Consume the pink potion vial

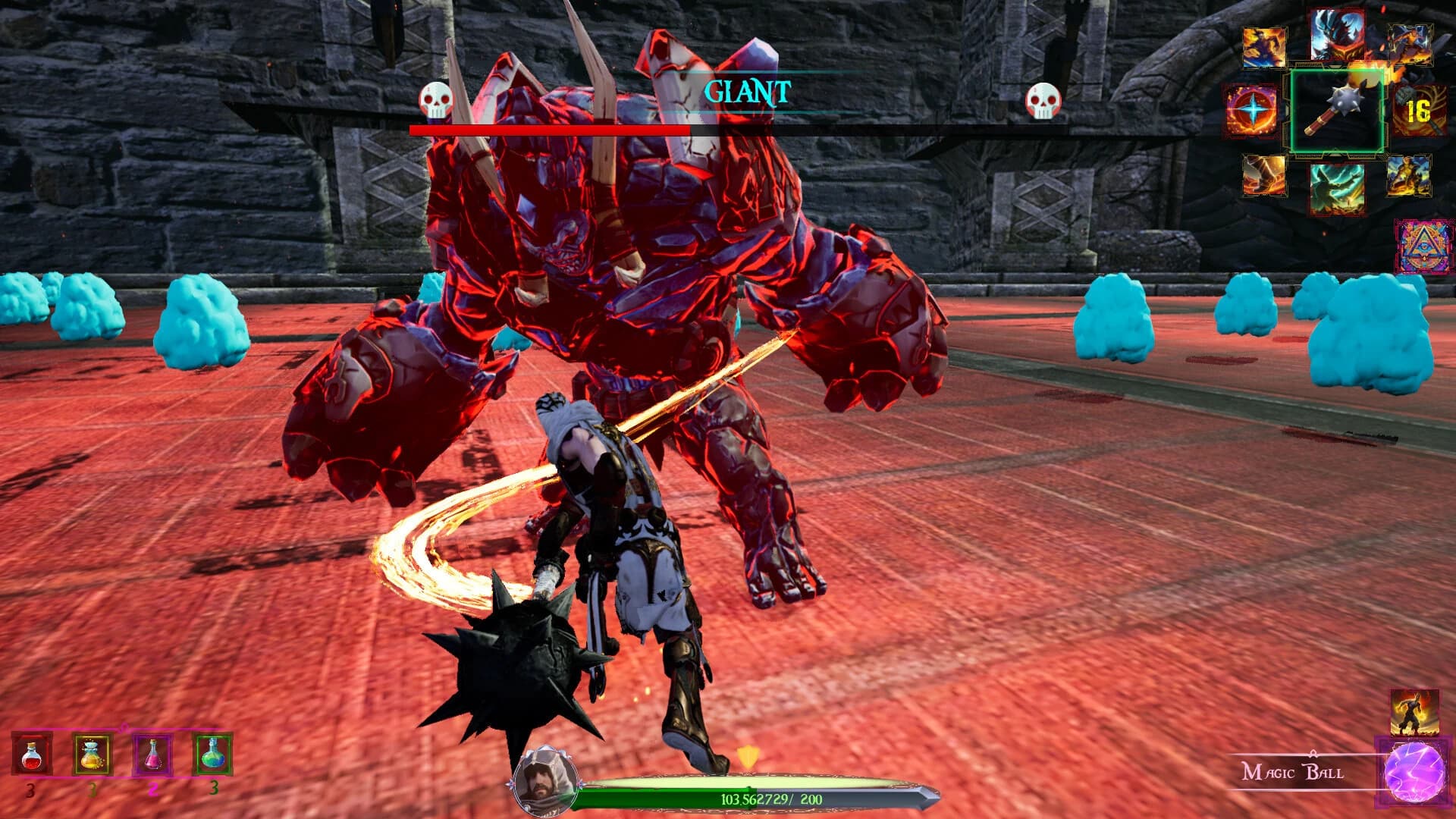[152, 755]
